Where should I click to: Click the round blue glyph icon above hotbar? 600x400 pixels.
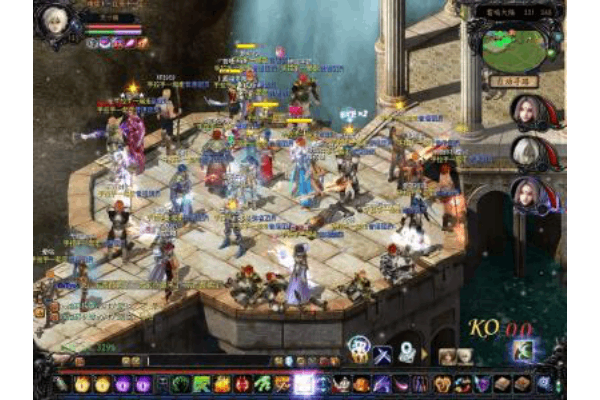358,349
